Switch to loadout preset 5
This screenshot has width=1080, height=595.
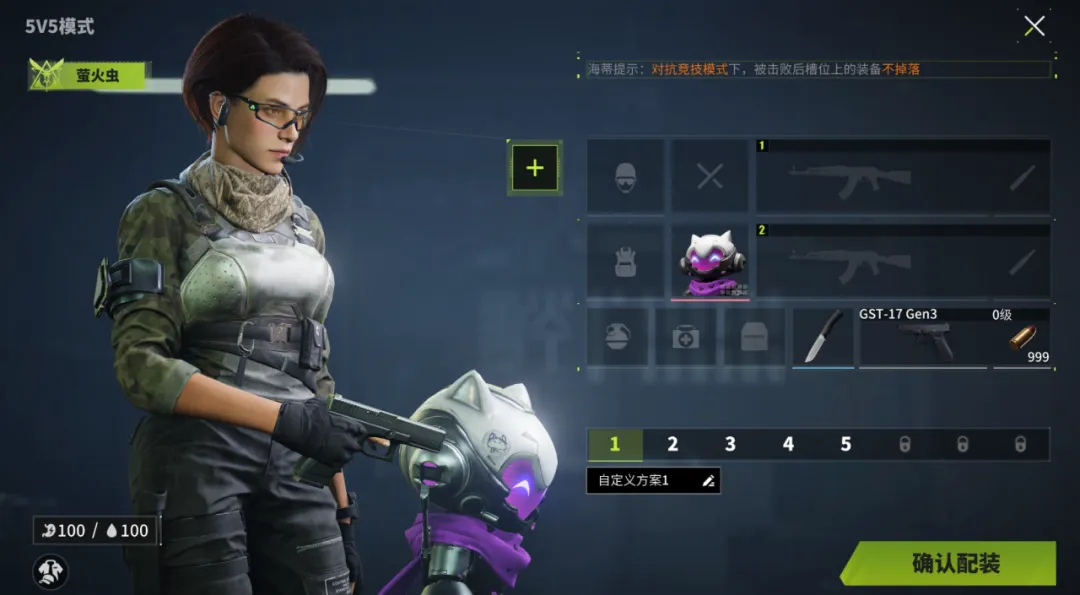[x=846, y=444]
